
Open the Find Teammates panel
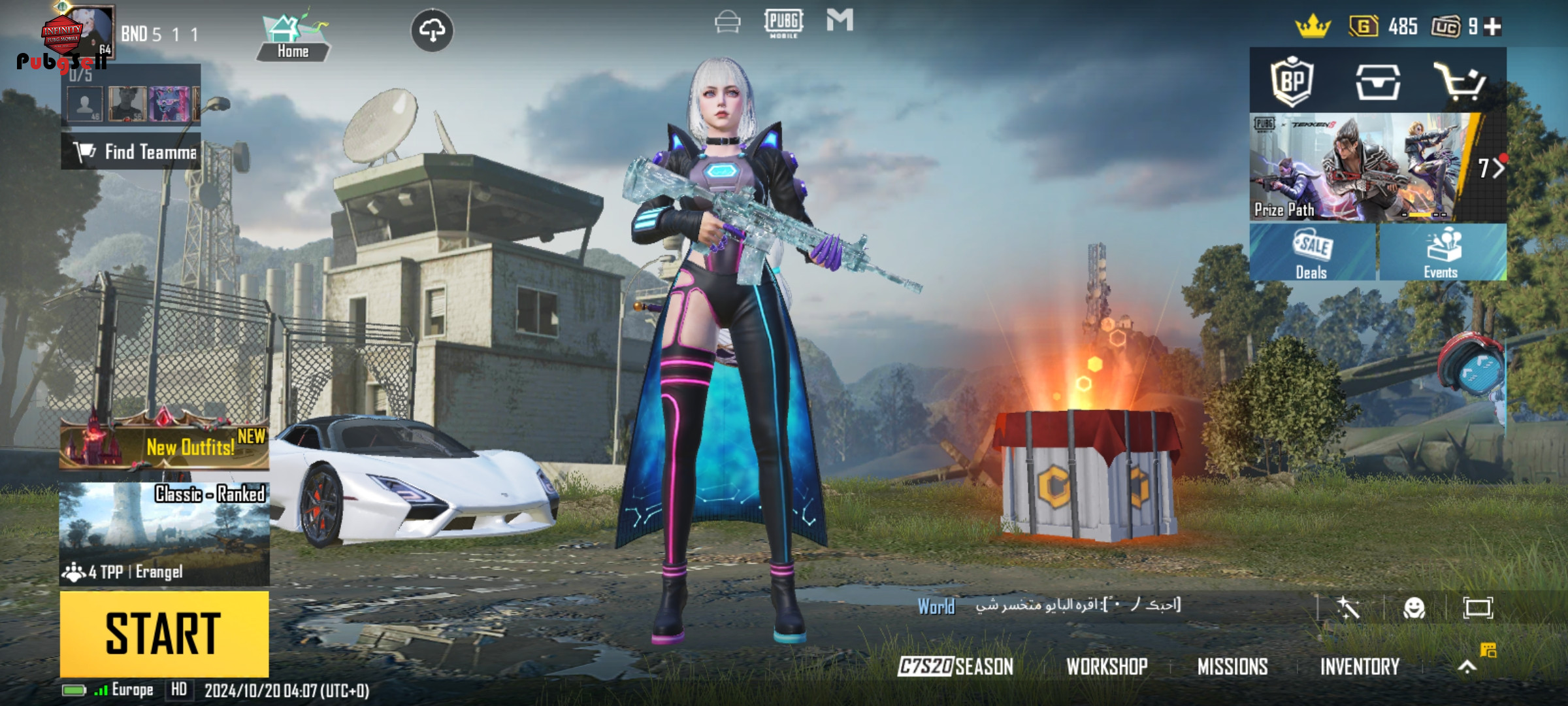pyautogui.click(x=131, y=152)
